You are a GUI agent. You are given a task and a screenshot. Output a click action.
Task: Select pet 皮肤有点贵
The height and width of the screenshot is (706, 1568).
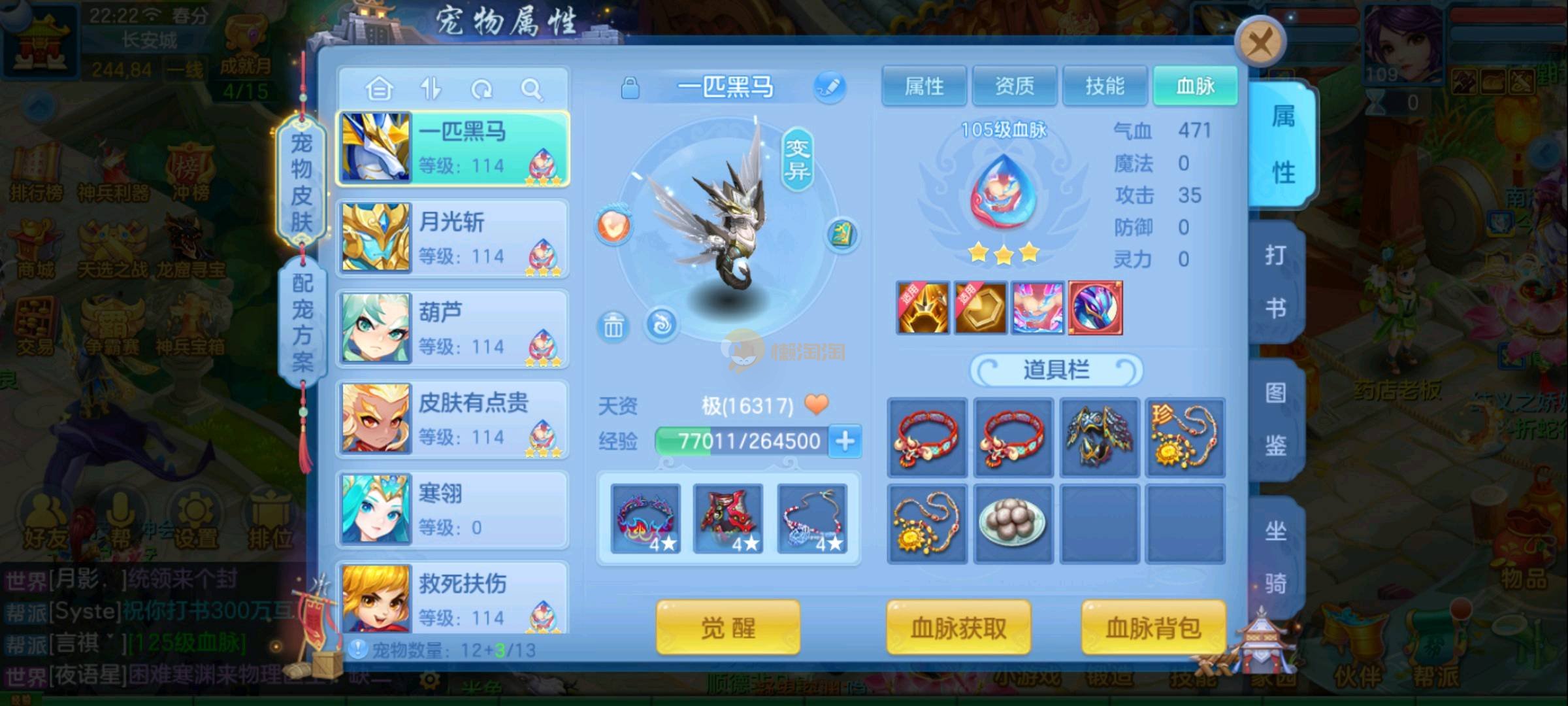tap(452, 419)
